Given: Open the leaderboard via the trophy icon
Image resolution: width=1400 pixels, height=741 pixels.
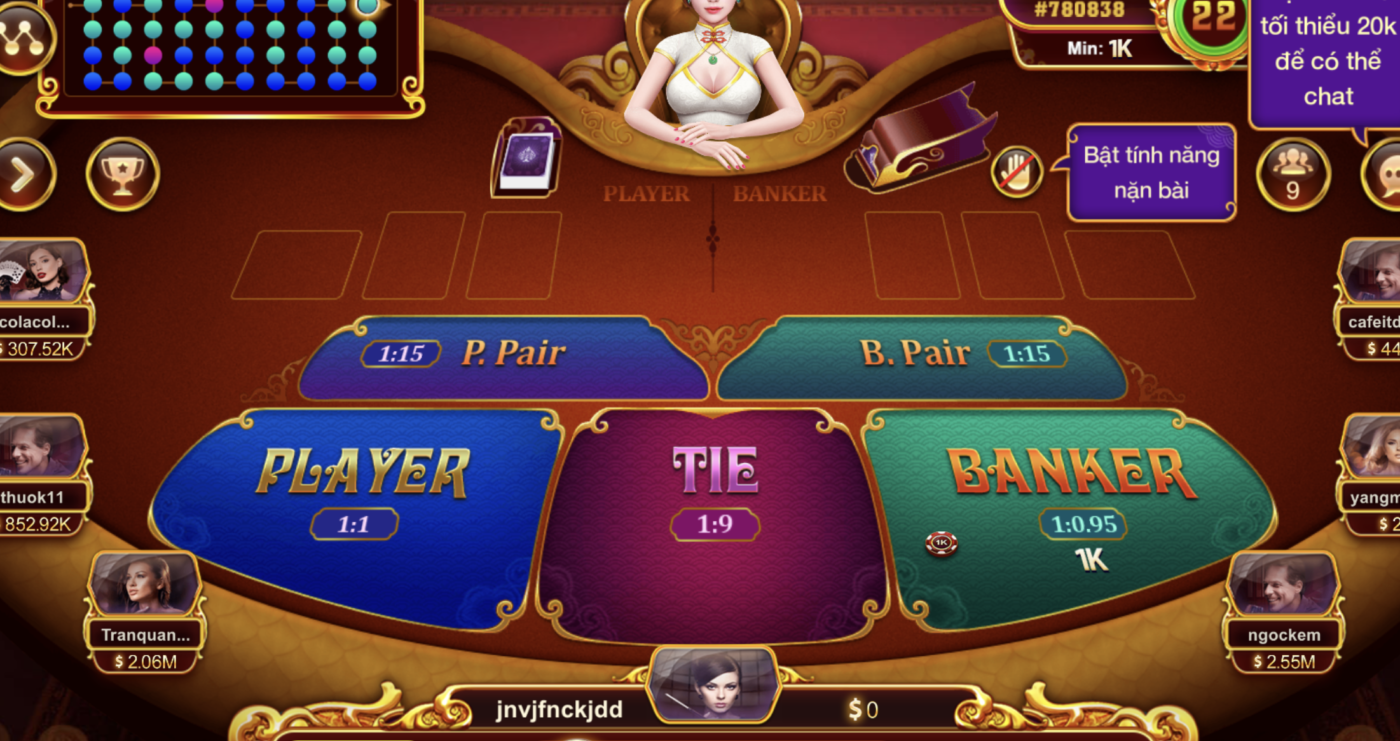Looking at the screenshot, I should coord(122,174).
